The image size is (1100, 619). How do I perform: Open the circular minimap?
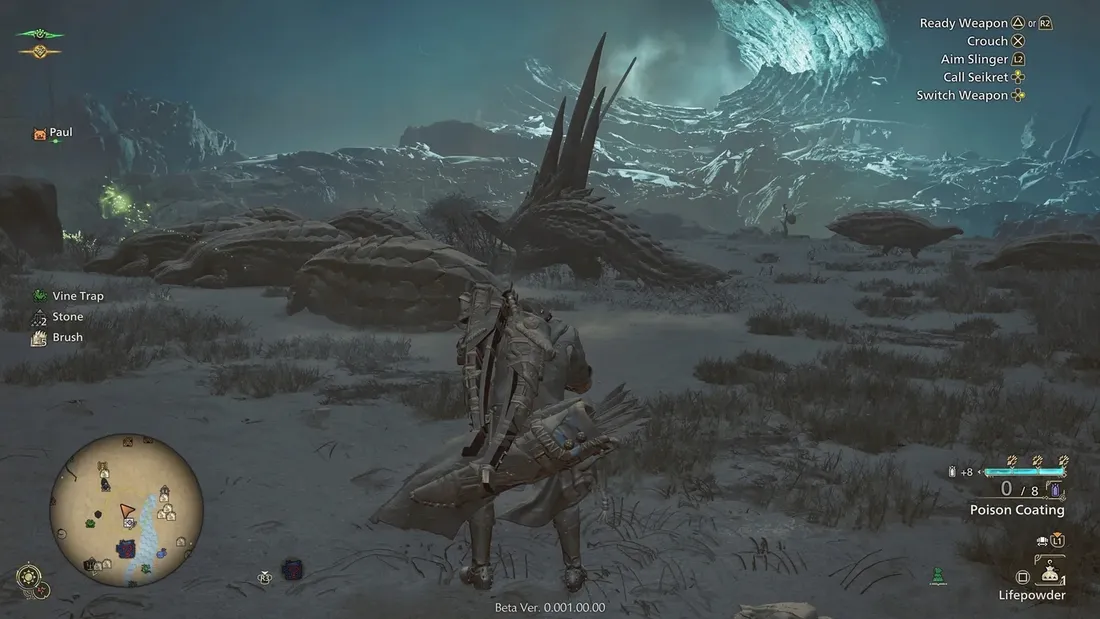pyautogui.click(x=126, y=510)
